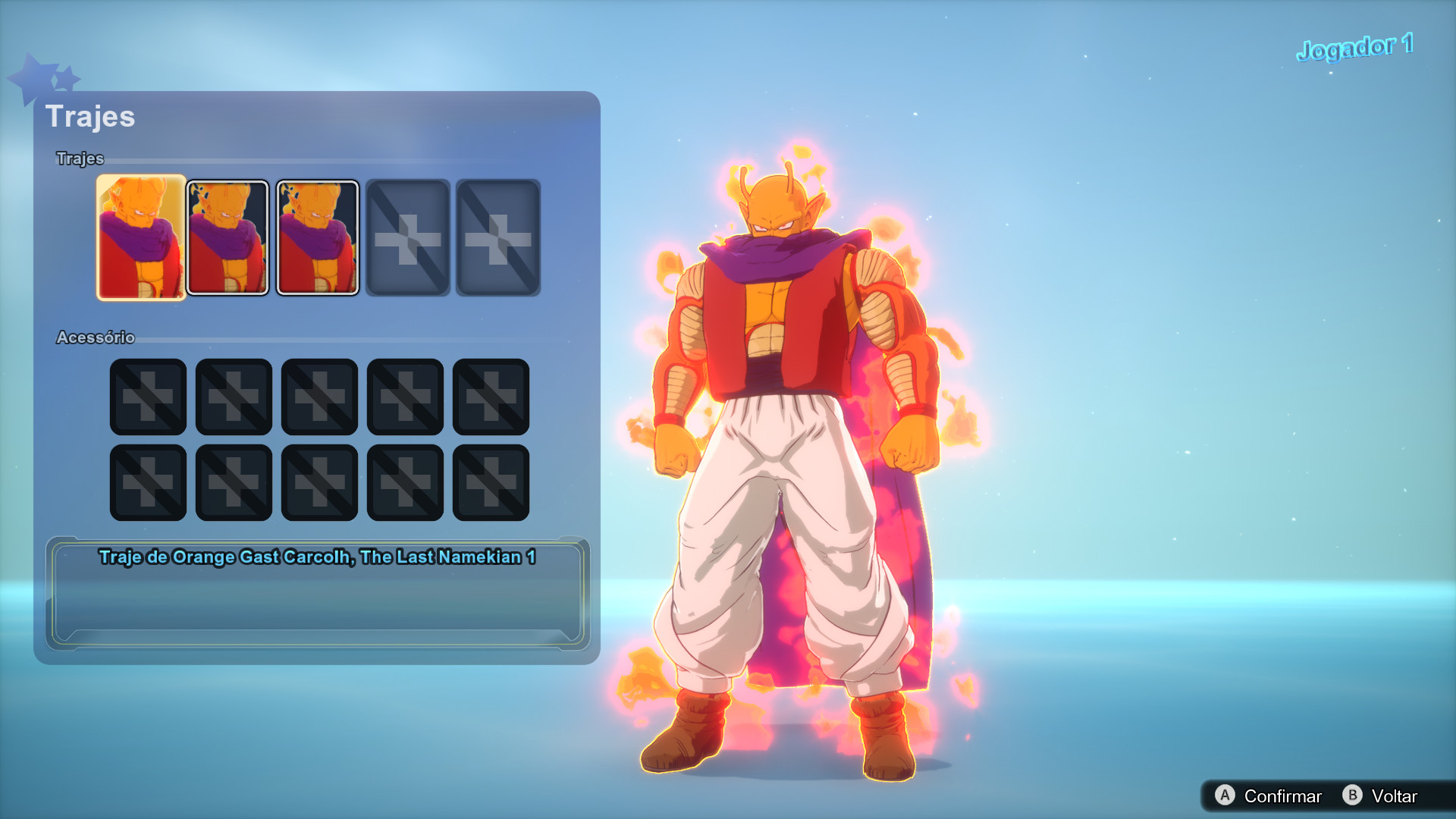The width and height of the screenshot is (1456, 819).
Task: Click the fourth empty costume slot
Action: [x=407, y=237]
